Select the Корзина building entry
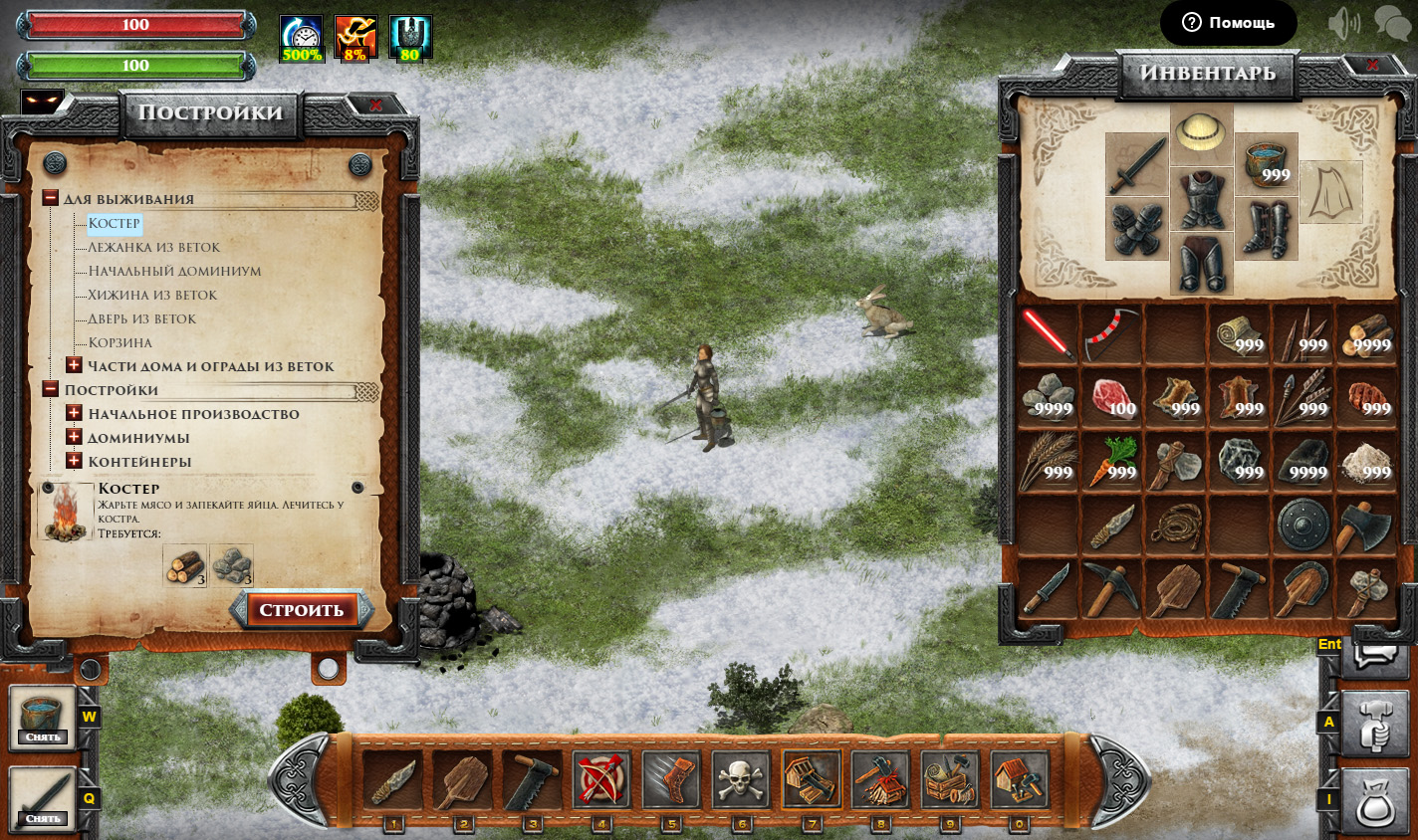The width and height of the screenshot is (1418, 840). [x=119, y=342]
